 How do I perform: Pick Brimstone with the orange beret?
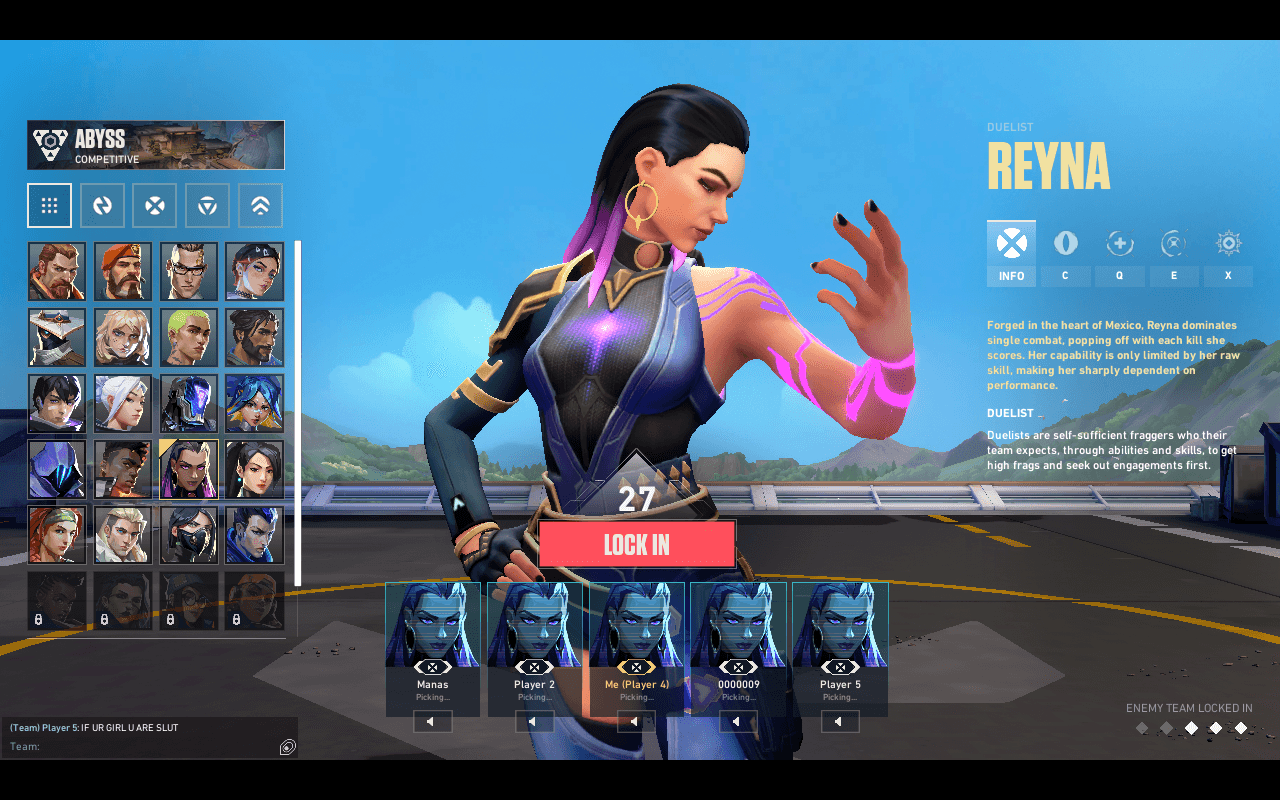123,271
